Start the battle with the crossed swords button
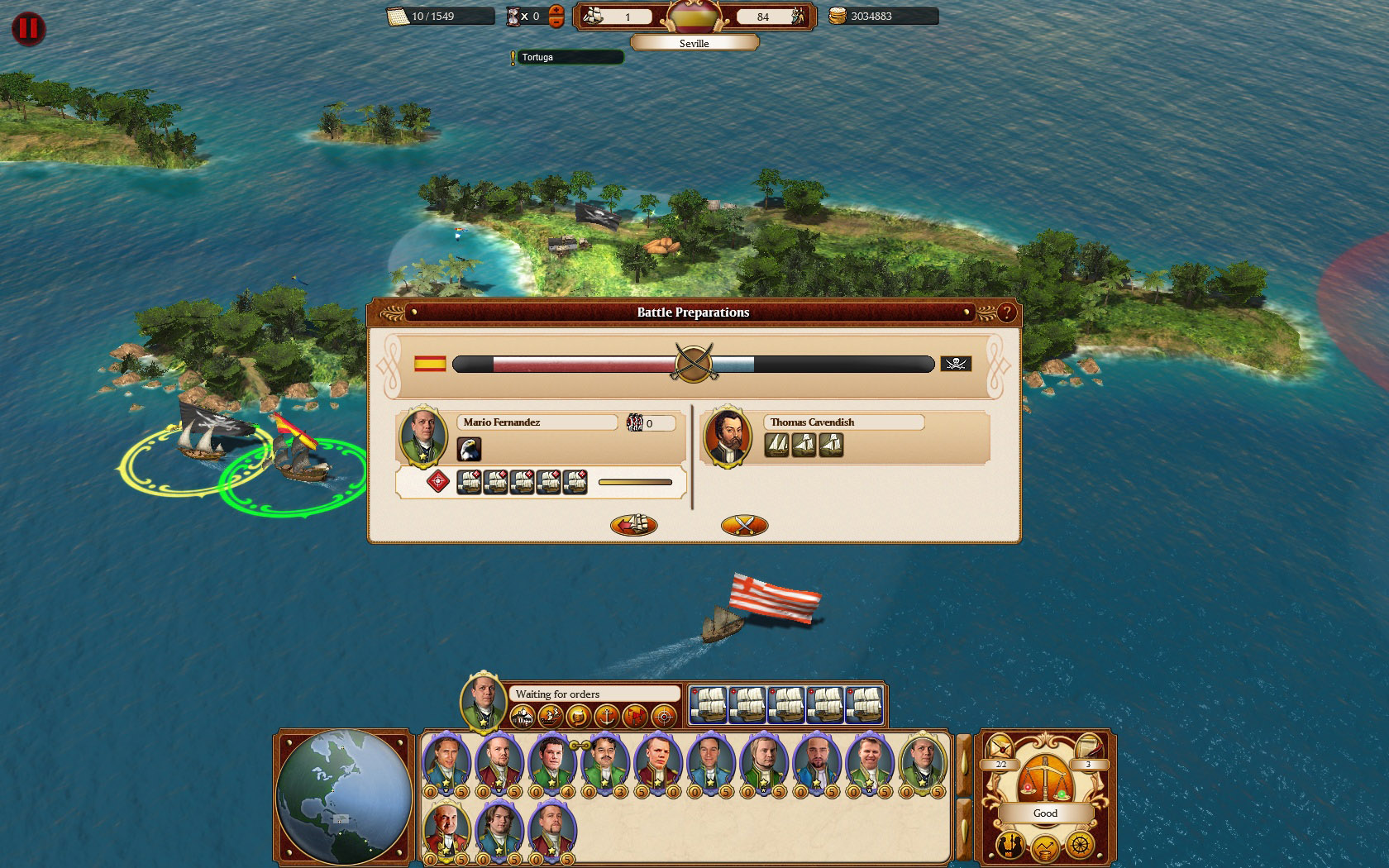 [742, 525]
